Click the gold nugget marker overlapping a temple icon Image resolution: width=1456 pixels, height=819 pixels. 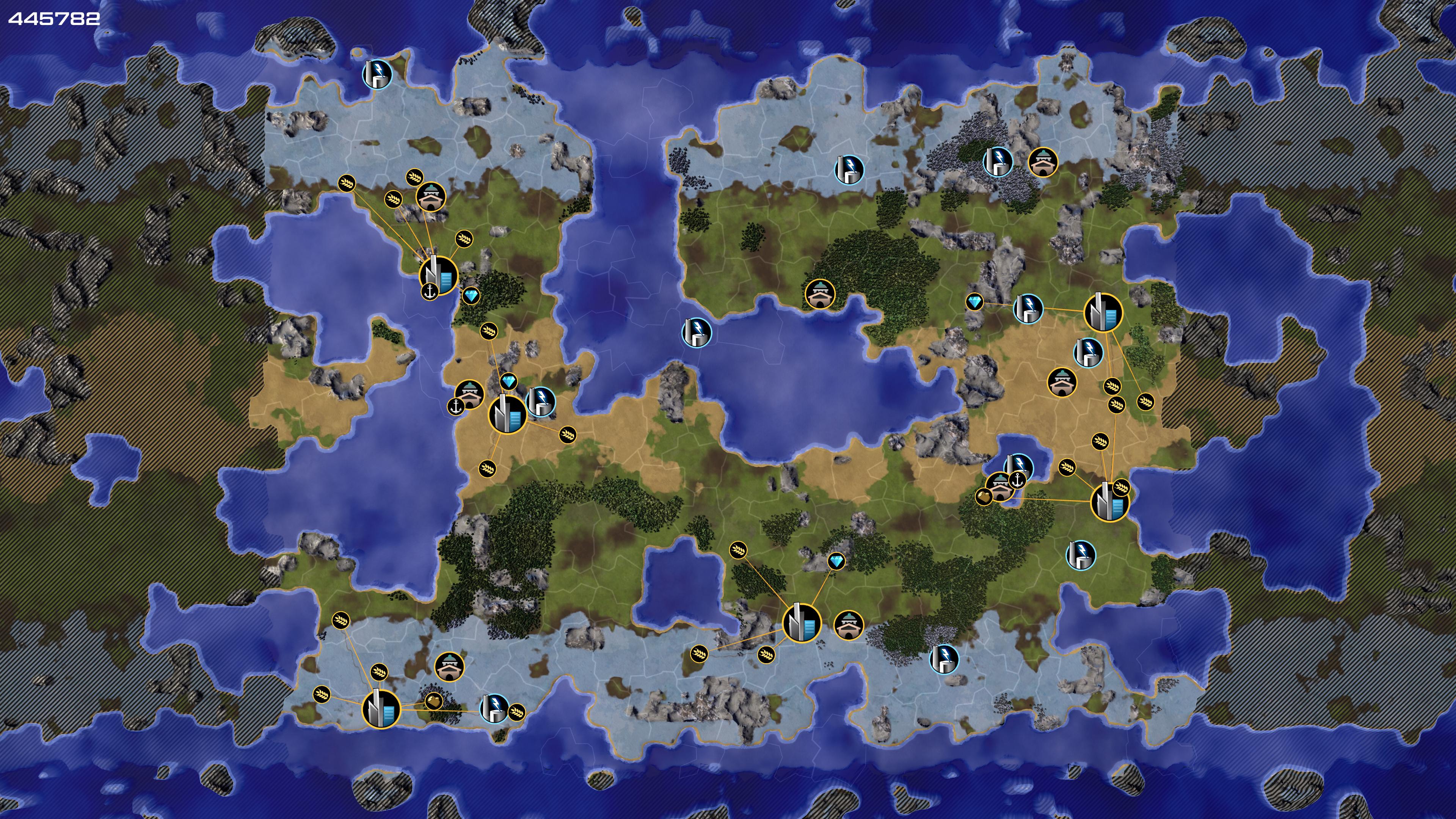point(984,497)
